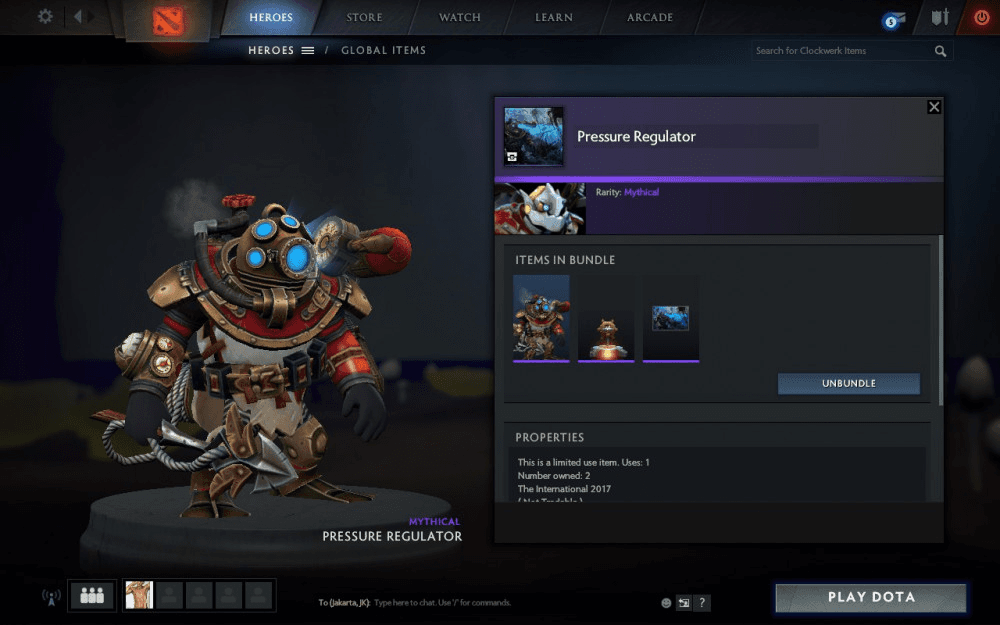Select the loading screen bundle thumbnail
The width and height of the screenshot is (1000, 625).
[x=670, y=318]
